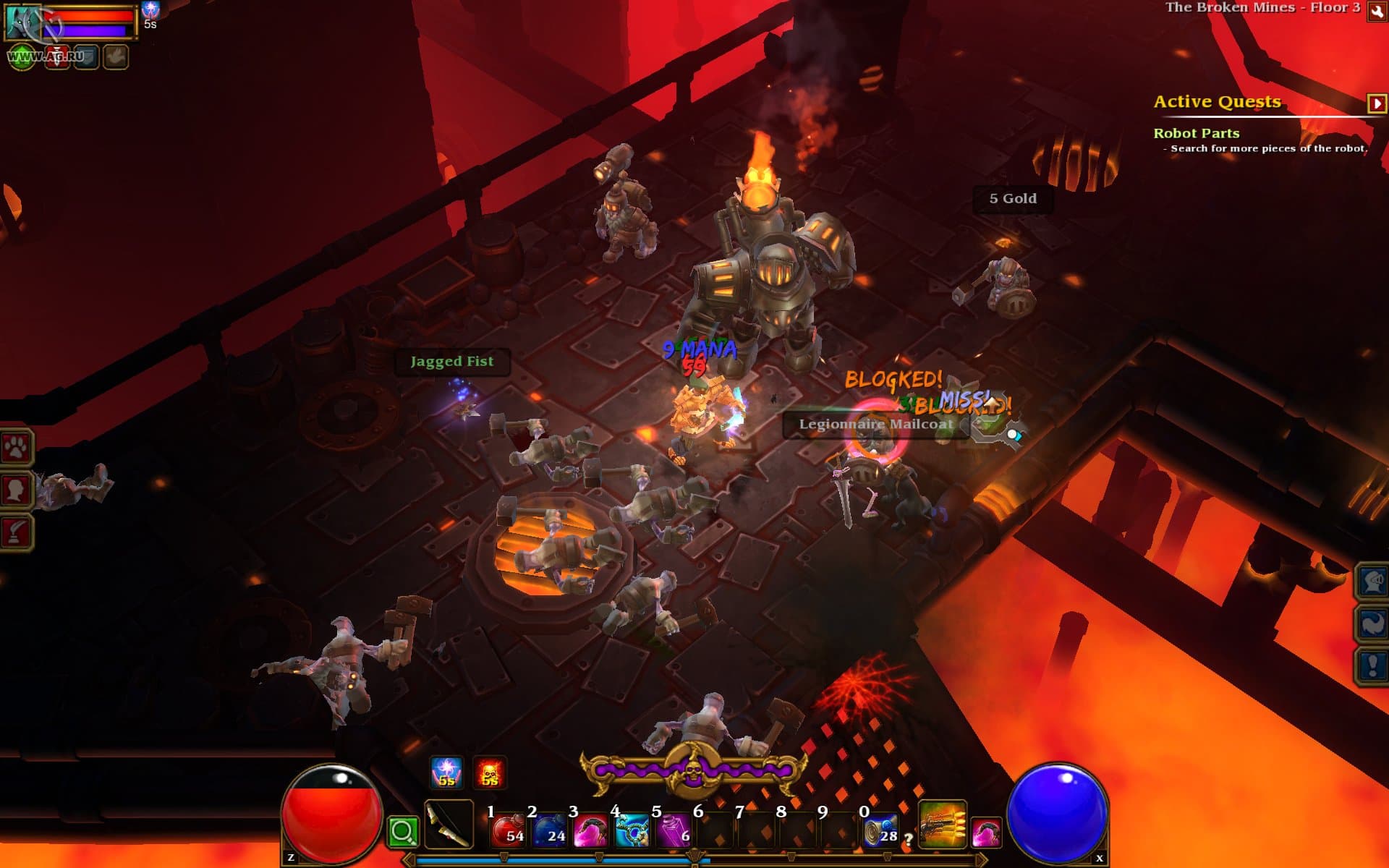This screenshot has height=868, width=1389.
Task: Open the pet panel paw button
Action: pyautogui.click(x=16, y=448)
